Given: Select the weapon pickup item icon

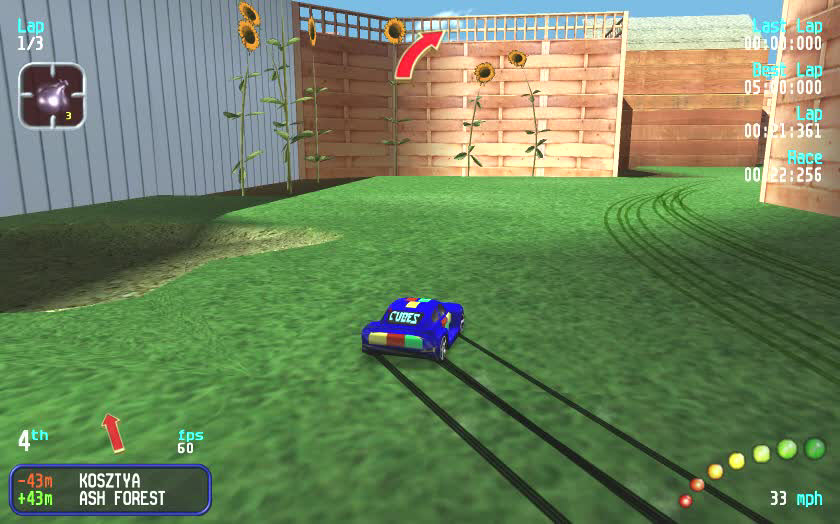Looking at the screenshot, I should click(x=51, y=96).
